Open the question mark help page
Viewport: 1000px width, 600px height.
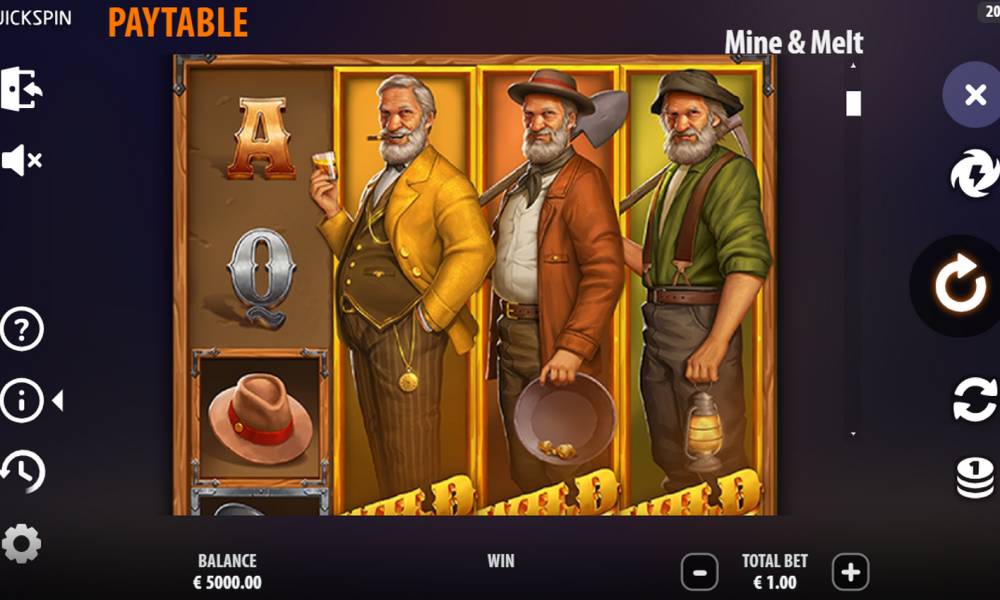click(x=21, y=330)
